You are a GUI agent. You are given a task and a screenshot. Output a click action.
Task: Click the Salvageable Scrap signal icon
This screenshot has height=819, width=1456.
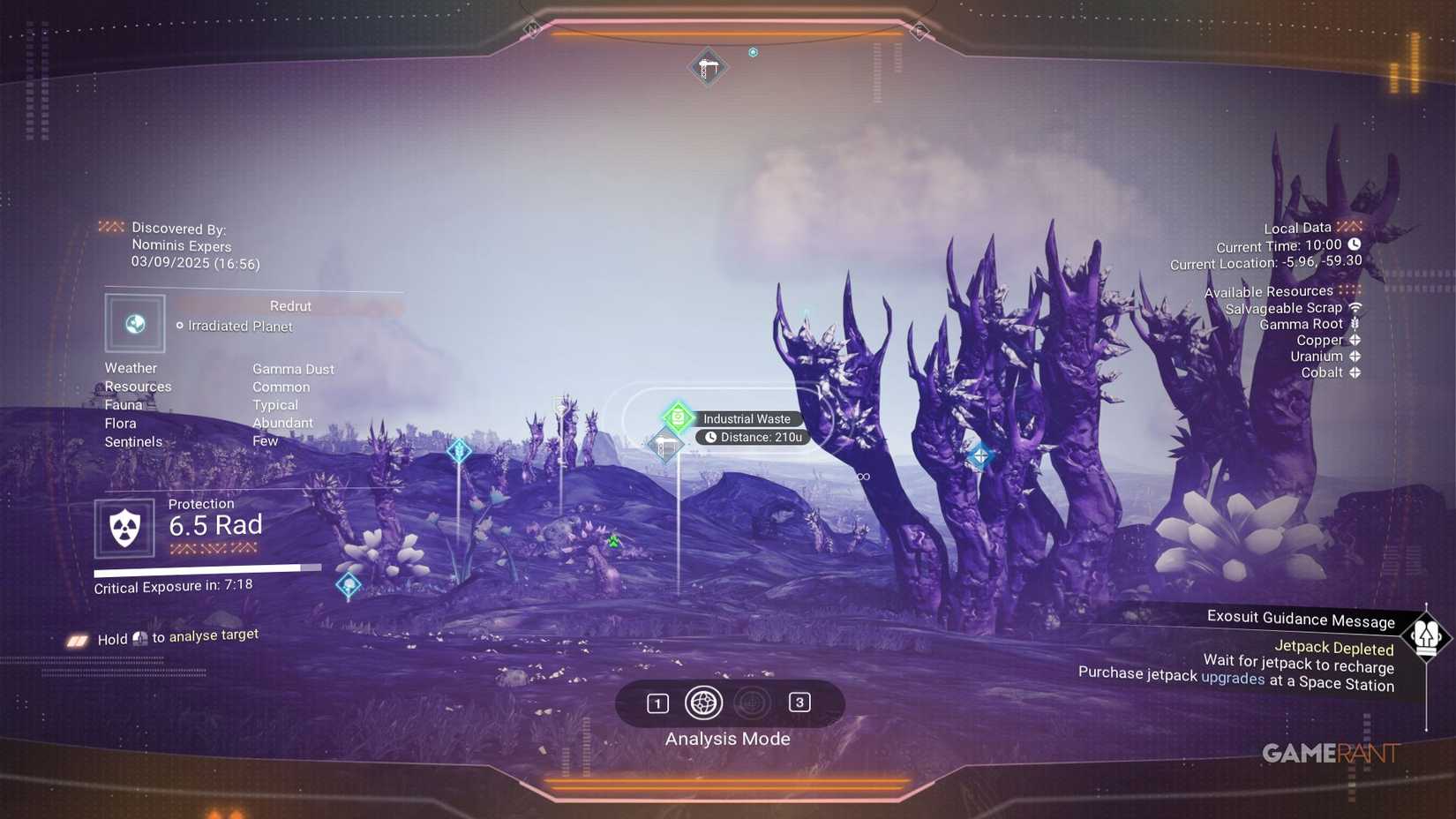coord(1355,308)
